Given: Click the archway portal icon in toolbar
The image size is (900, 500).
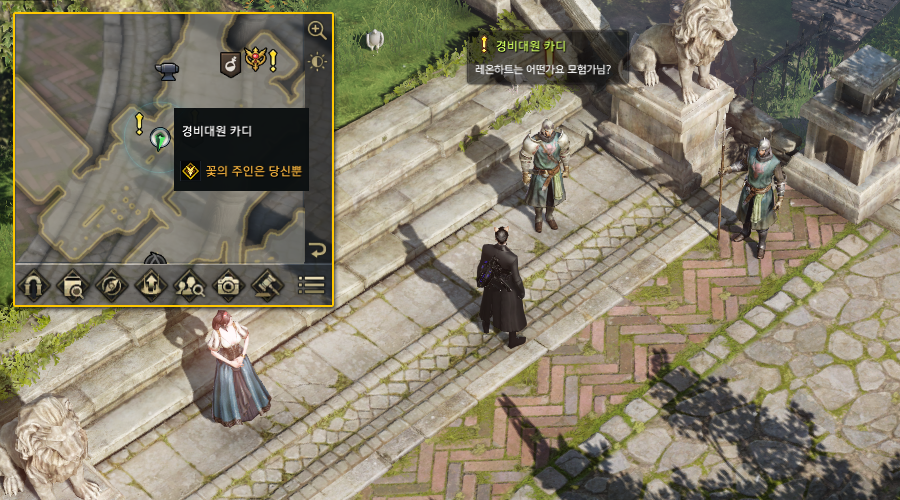Looking at the screenshot, I should tap(35, 285).
